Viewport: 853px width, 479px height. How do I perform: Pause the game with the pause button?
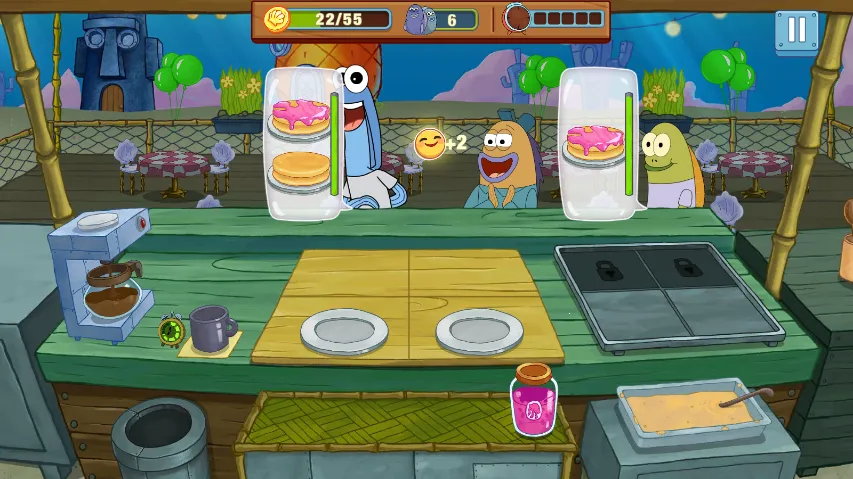coord(796,30)
